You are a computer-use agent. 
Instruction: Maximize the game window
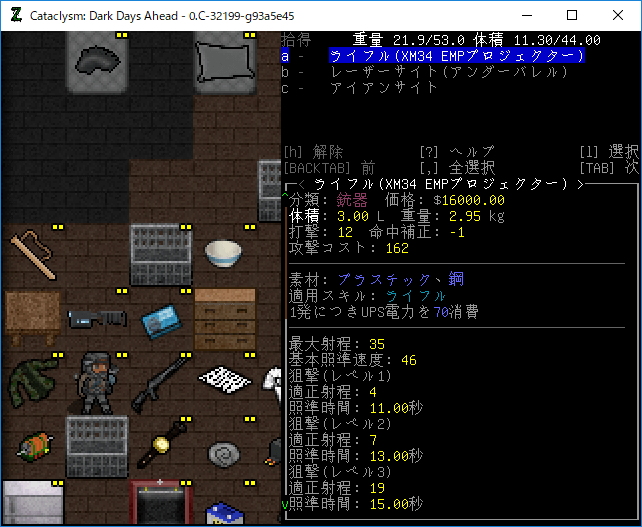572,16
